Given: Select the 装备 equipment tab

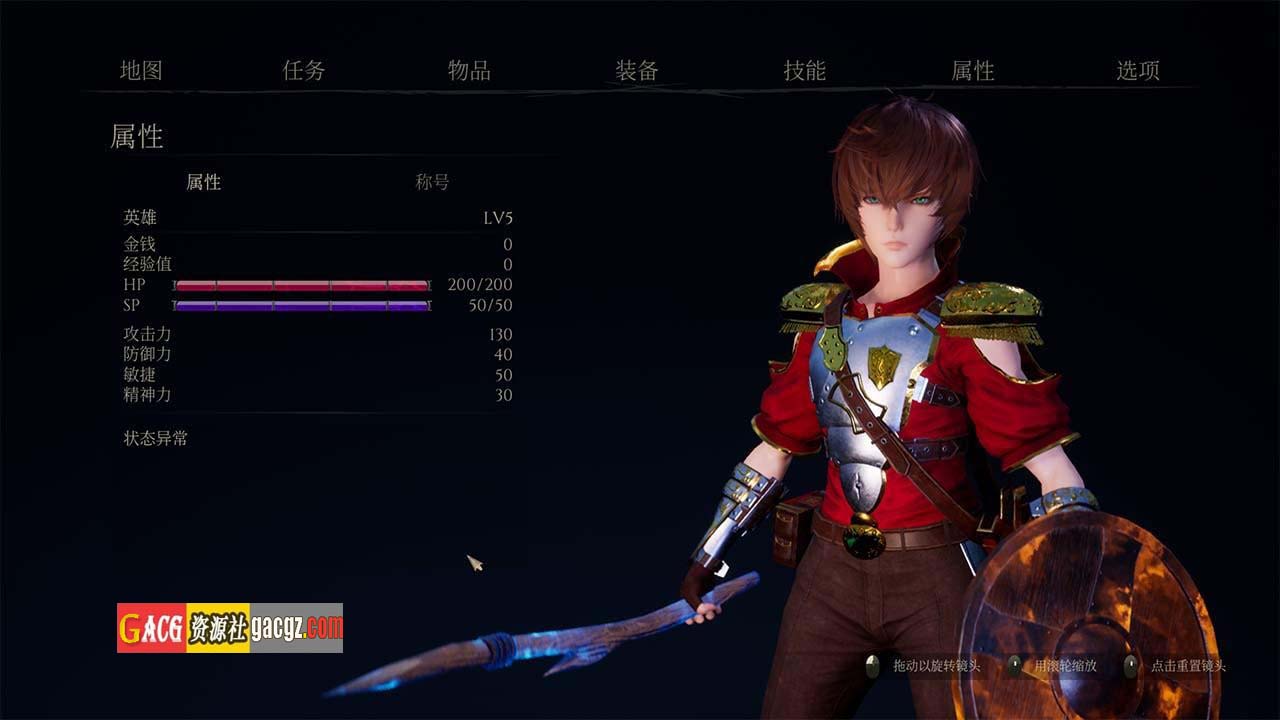Looking at the screenshot, I should pos(637,71).
